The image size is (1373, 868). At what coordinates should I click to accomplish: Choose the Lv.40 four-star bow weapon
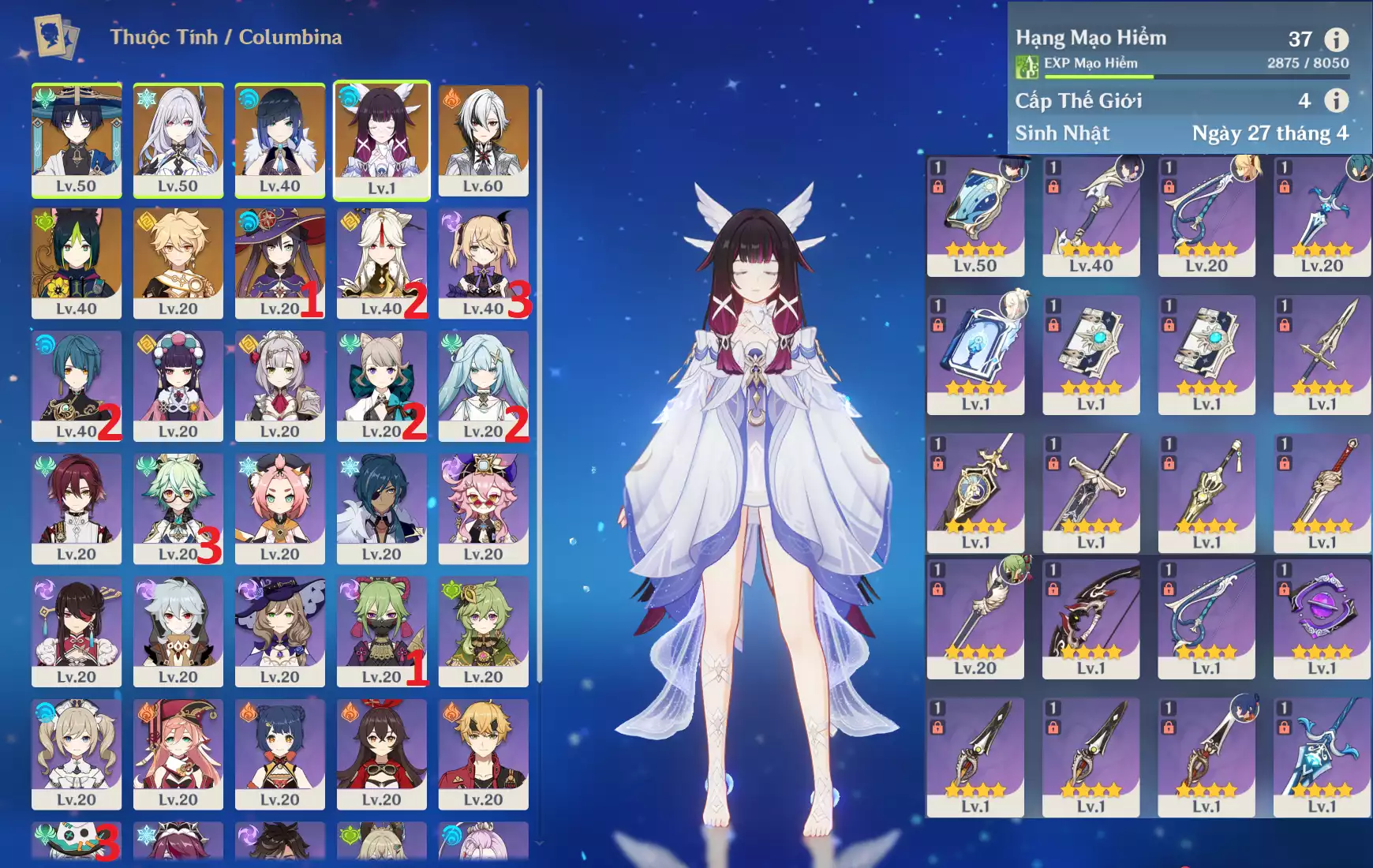pyautogui.click(x=1091, y=216)
